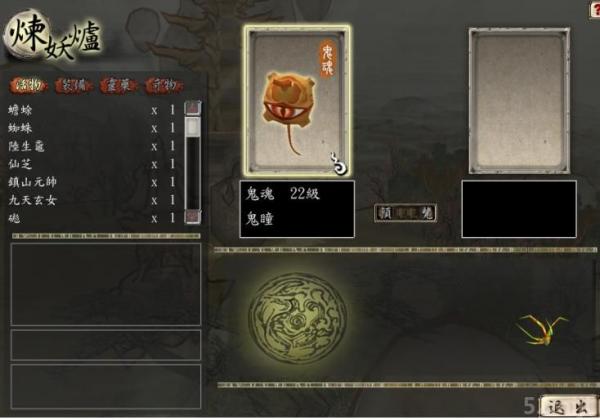This screenshot has width=600, height=420.
Task: Click the small button between the cards
Action: tap(406, 213)
